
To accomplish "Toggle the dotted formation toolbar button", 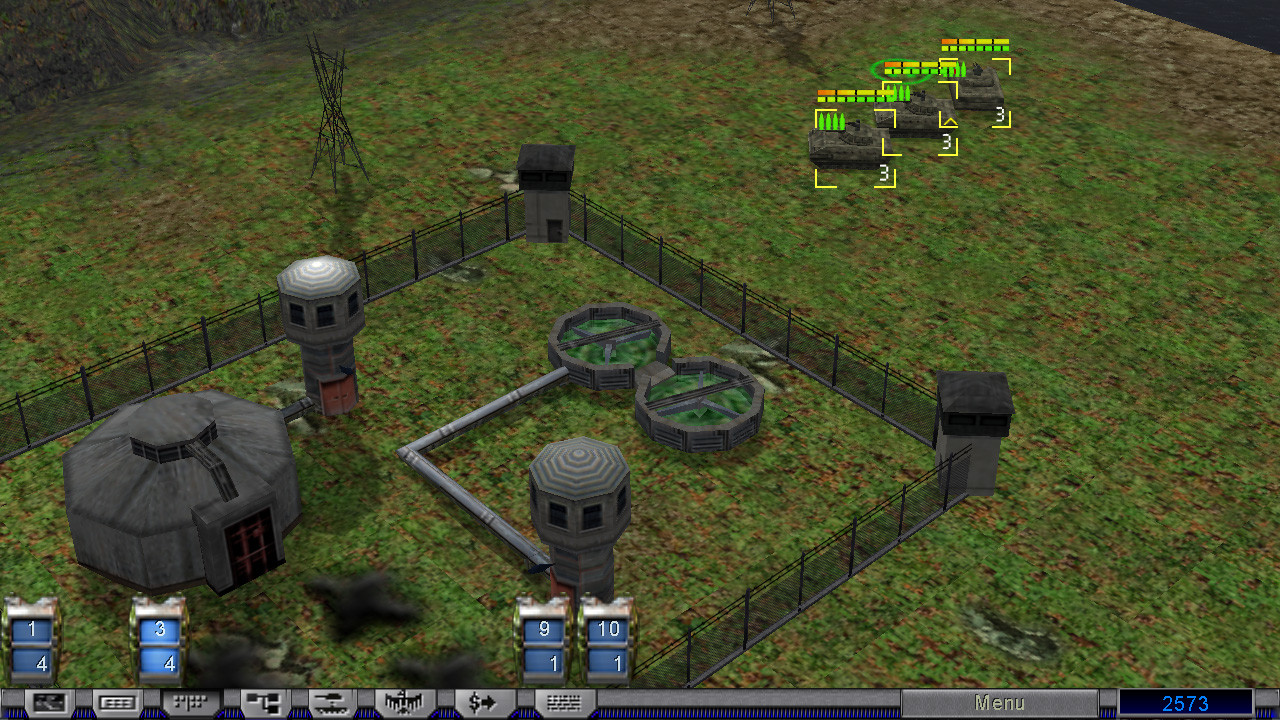I will click(188, 703).
